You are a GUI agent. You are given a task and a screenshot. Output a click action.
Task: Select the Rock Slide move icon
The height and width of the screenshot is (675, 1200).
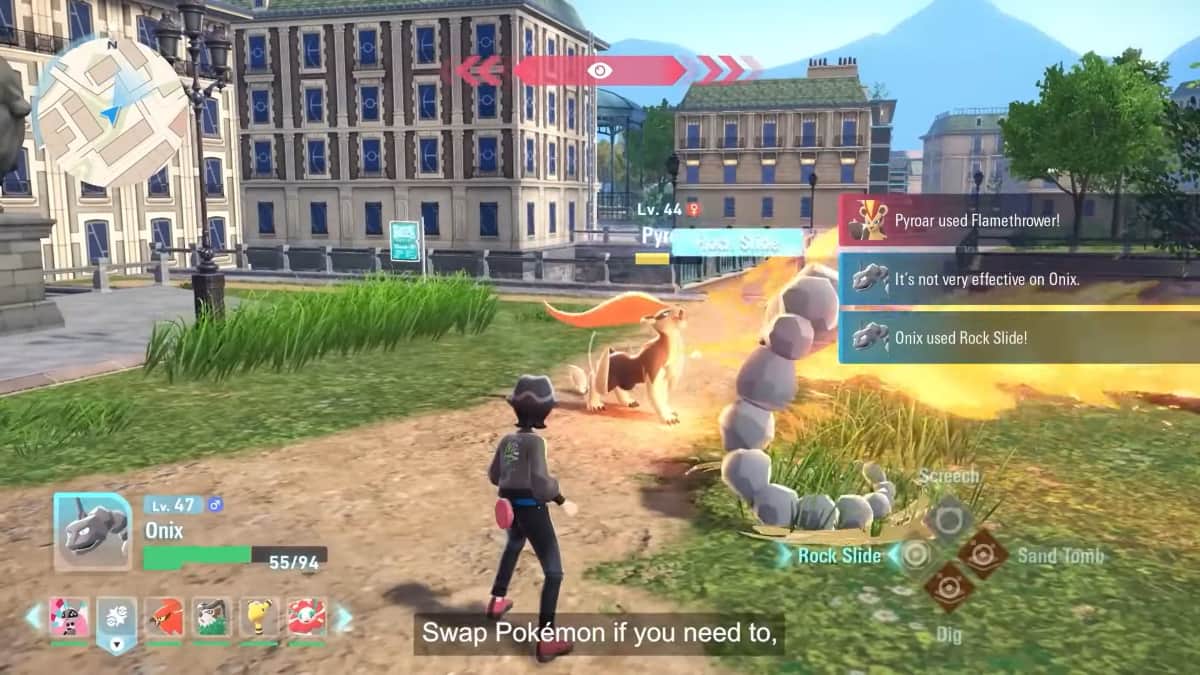[915, 554]
